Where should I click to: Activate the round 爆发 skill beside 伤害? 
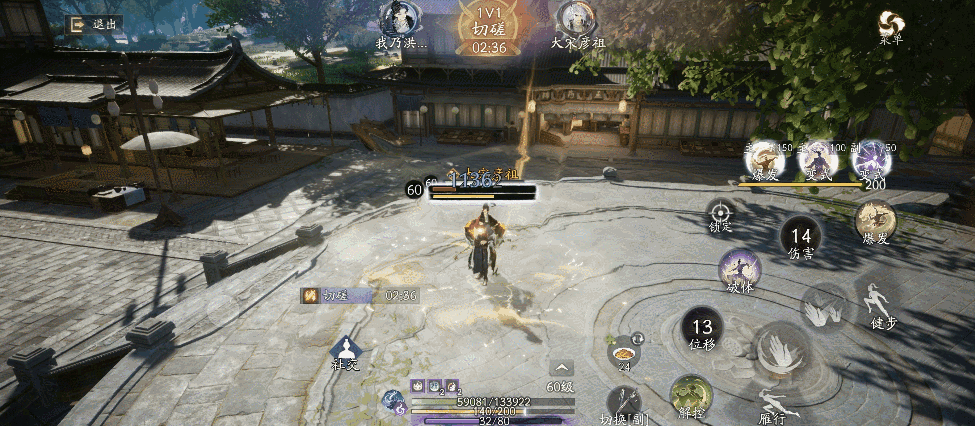pos(875,220)
